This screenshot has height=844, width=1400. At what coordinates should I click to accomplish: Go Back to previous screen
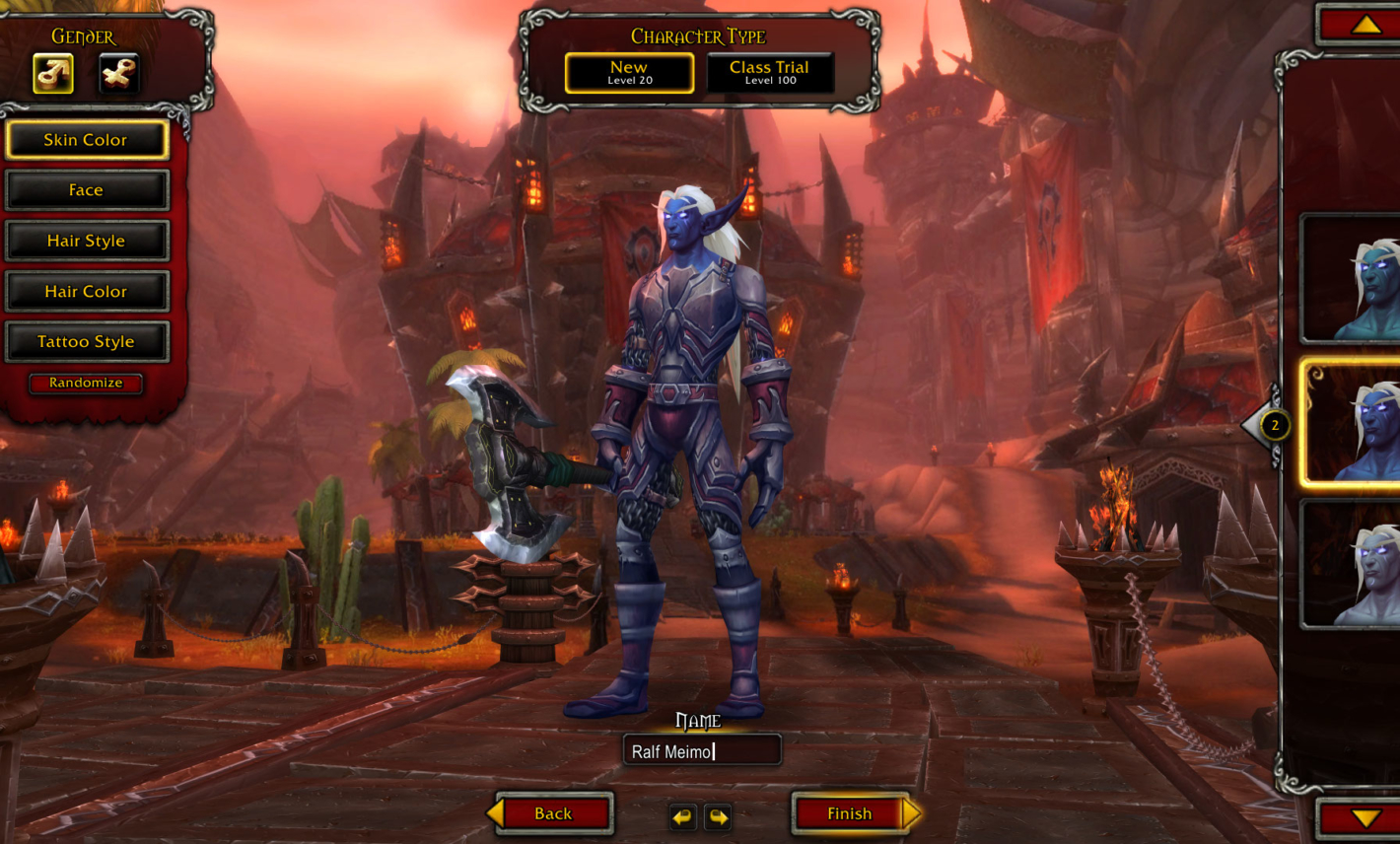[551, 813]
